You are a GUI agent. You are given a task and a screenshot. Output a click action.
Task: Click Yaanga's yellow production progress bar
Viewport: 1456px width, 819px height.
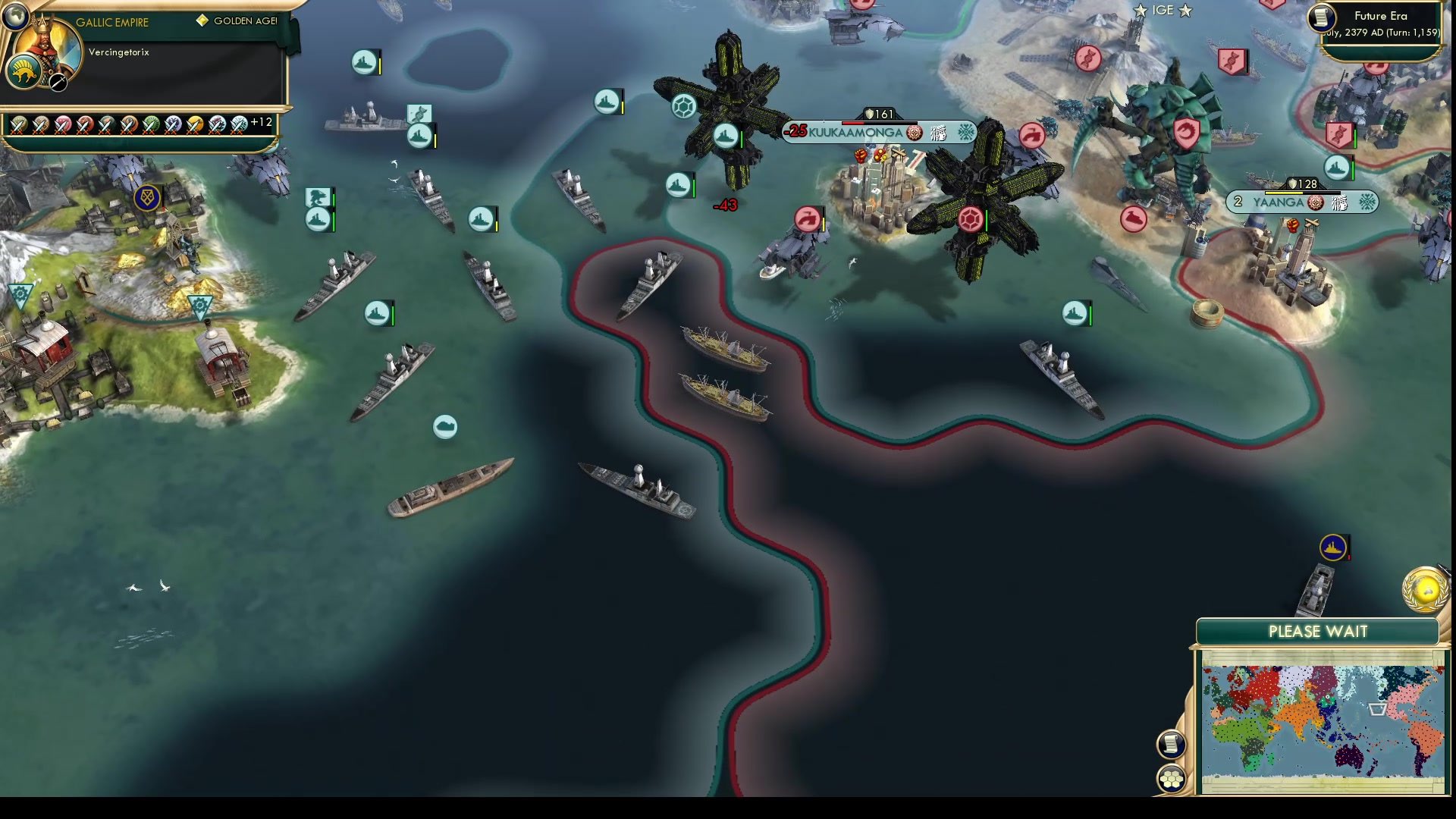[x=1284, y=193]
